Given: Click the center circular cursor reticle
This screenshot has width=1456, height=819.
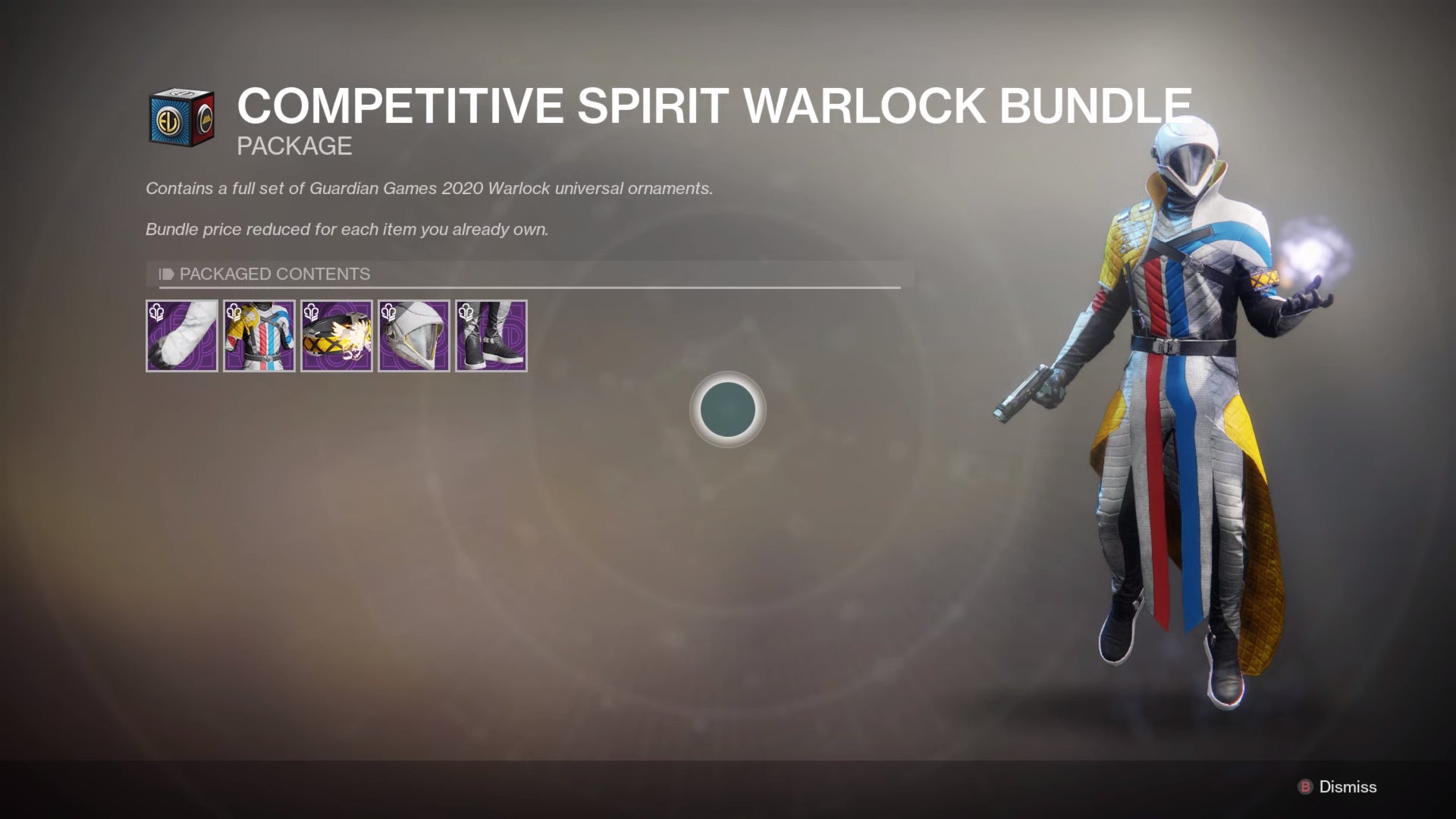Looking at the screenshot, I should click(x=728, y=409).
